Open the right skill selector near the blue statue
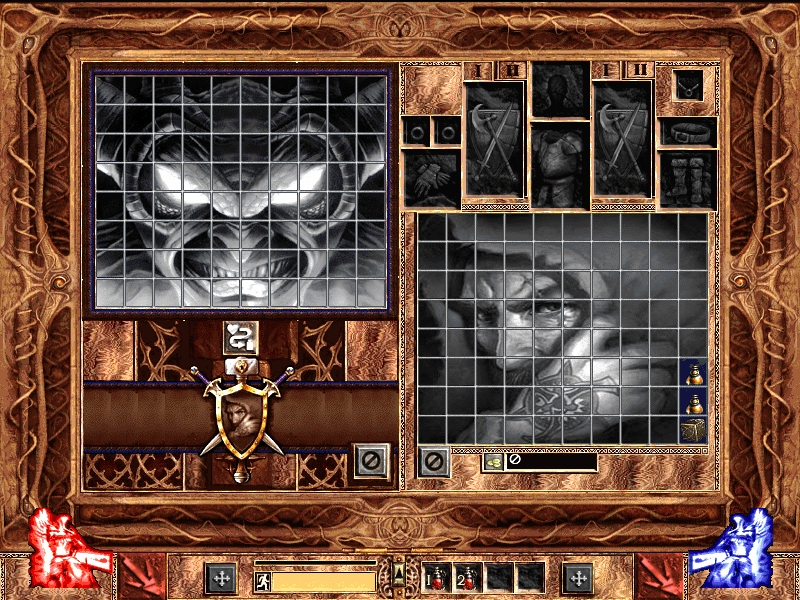The width and height of the screenshot is (800, 600). coord(578,577)
